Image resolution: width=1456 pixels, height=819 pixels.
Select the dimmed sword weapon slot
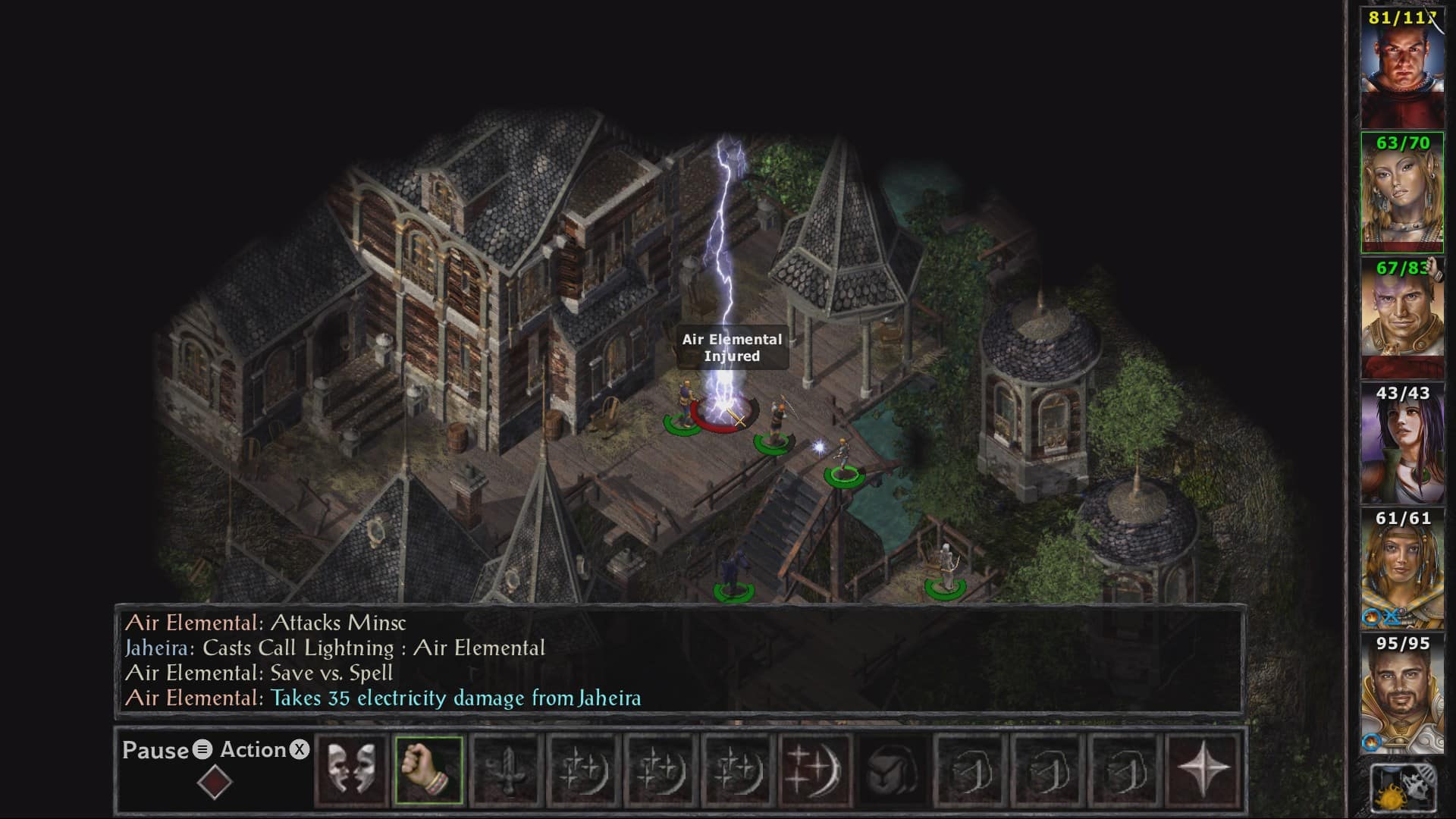click(x=506, y=770)
